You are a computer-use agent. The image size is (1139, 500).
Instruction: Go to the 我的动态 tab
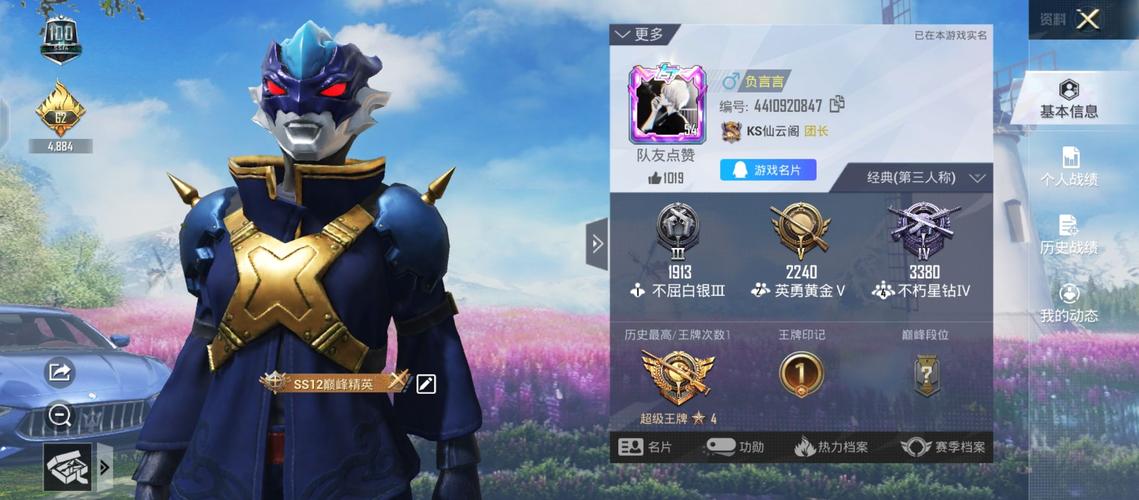pos(1069,304)
